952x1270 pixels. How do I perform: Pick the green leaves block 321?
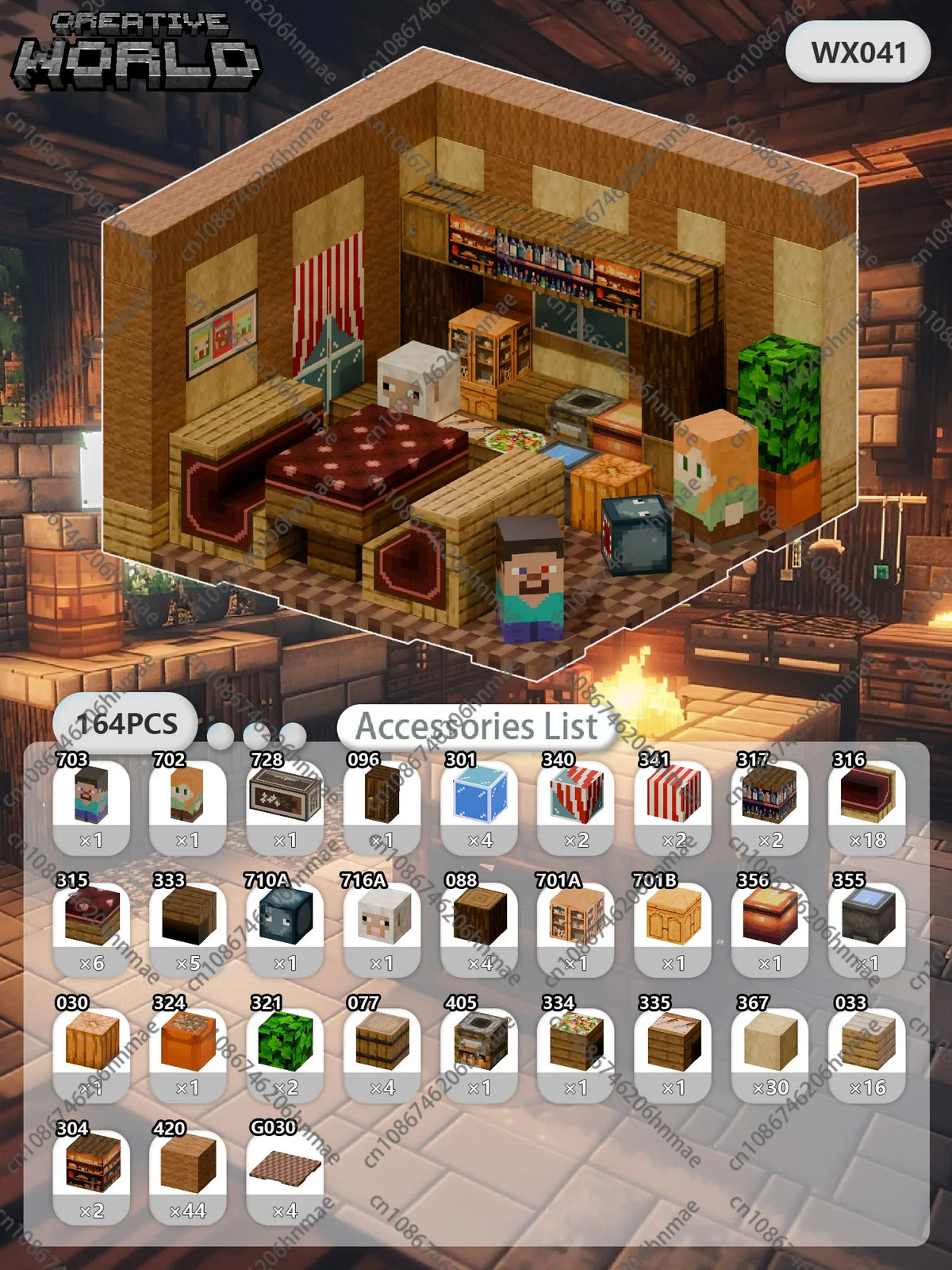[286, 1041]
